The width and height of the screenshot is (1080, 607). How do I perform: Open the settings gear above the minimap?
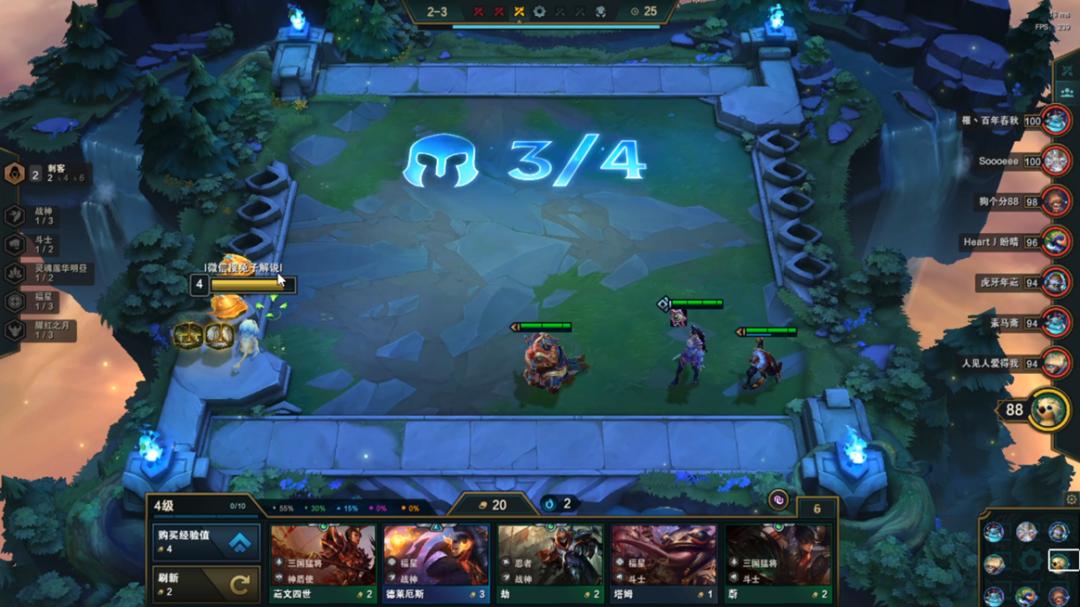click(x=1072, y=499)
